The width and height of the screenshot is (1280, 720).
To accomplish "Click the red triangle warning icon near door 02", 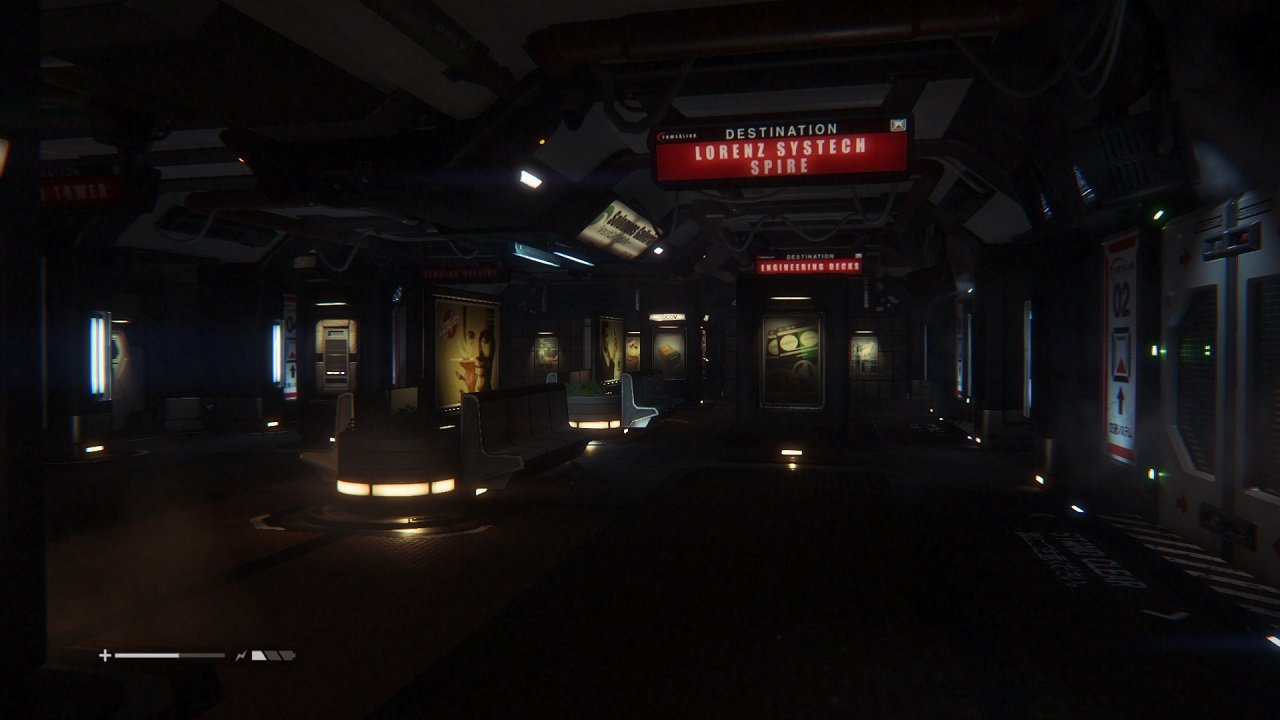I will click(1120, 363).
